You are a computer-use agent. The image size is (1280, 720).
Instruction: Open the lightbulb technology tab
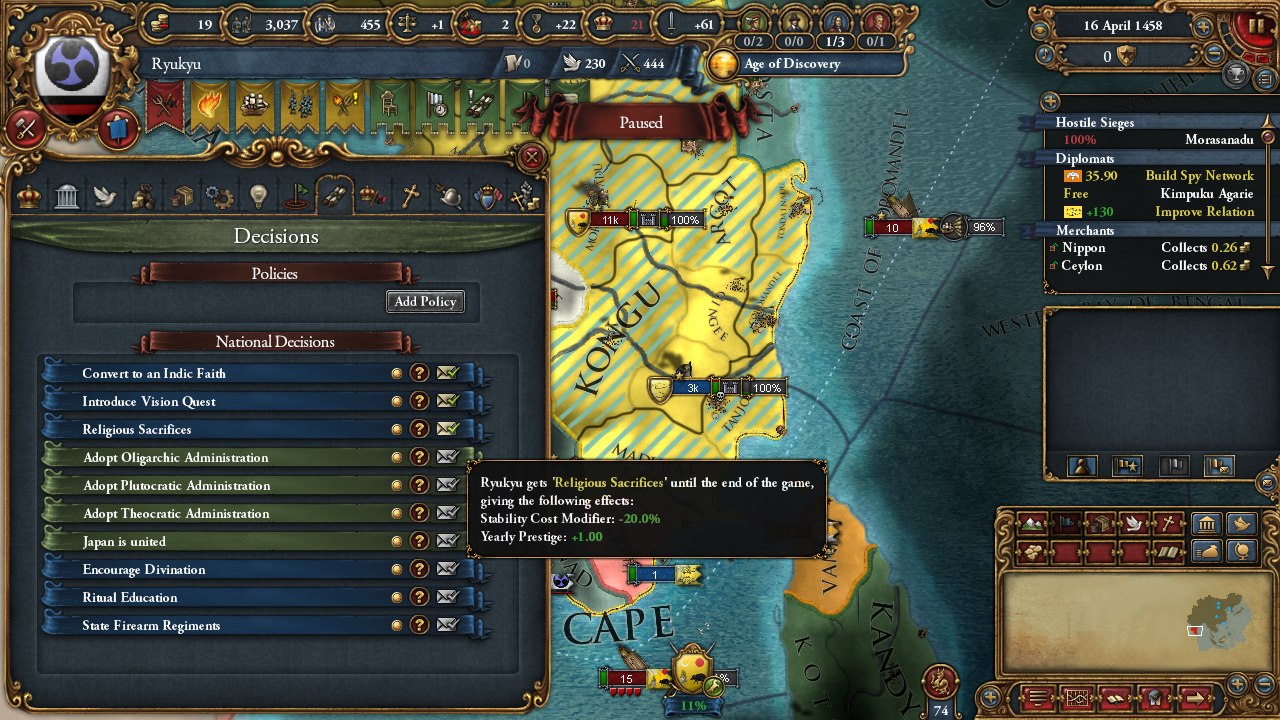pos(258,196)
